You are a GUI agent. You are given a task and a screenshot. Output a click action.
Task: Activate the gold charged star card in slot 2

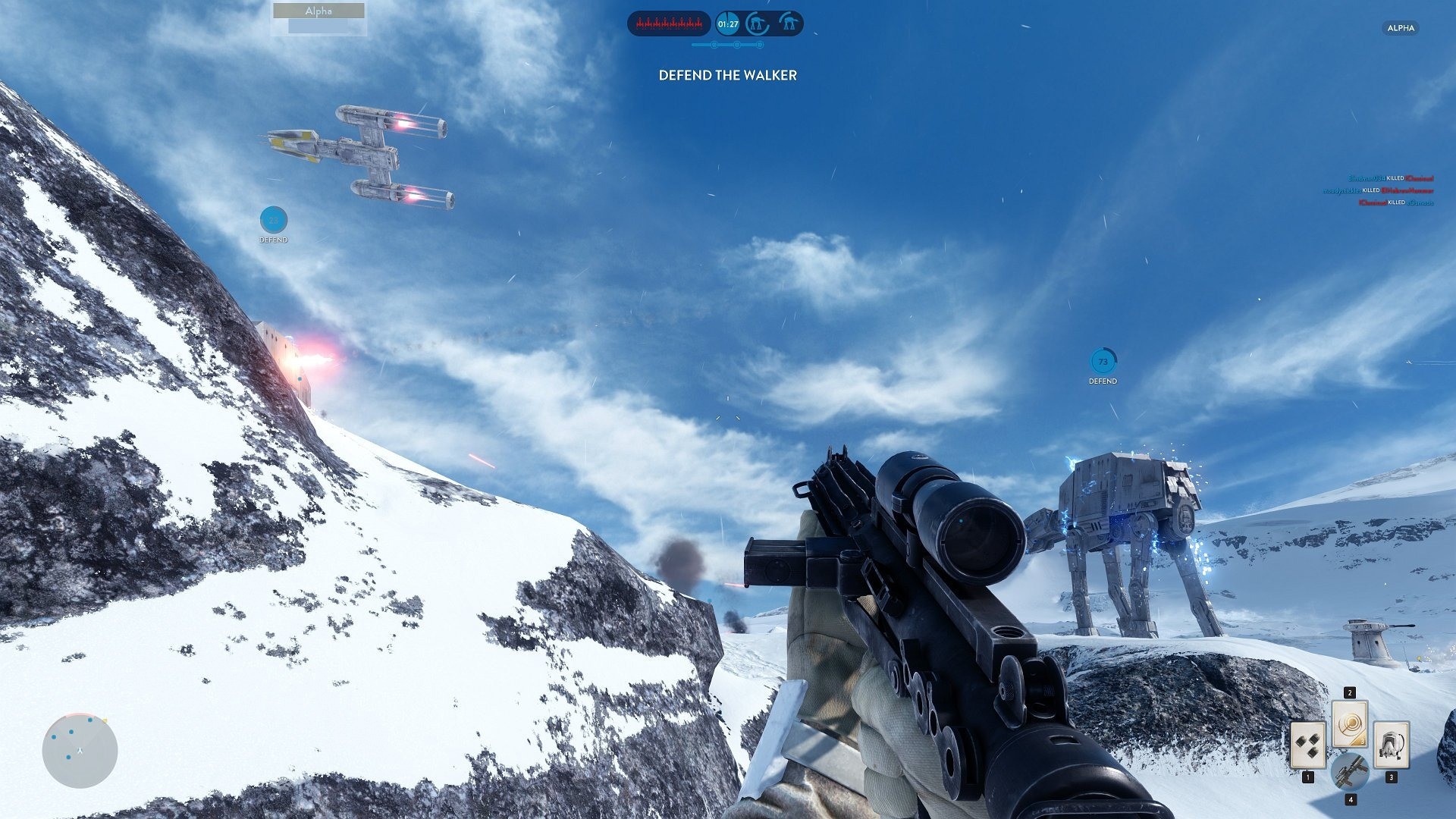coord(1350,723)
